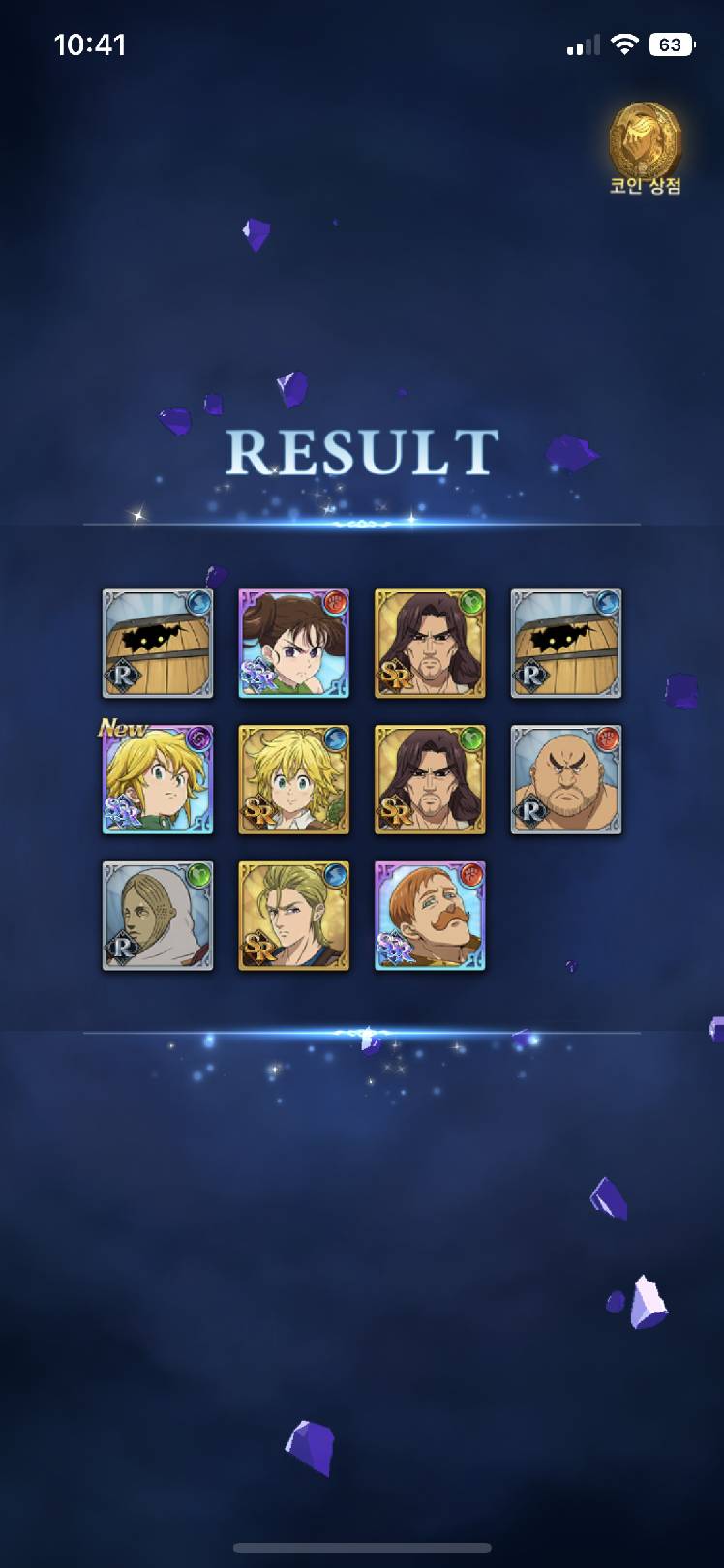The height and width of the screenshot is (1568, 724).
Task: Inspect the R hooded masked figure card
Action: pos(158,916)
